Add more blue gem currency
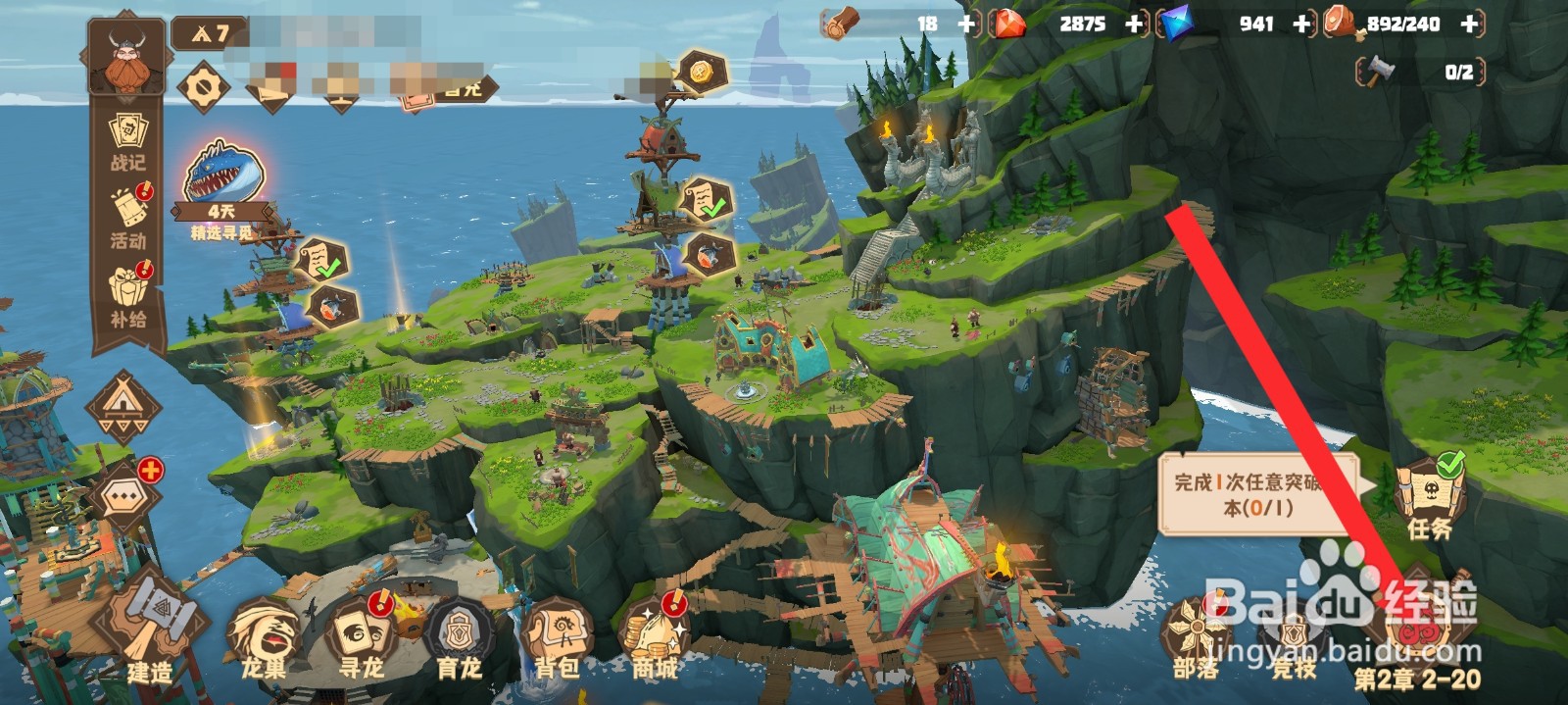Screen dimensions: 1568x705 (x=1301, y=24)
